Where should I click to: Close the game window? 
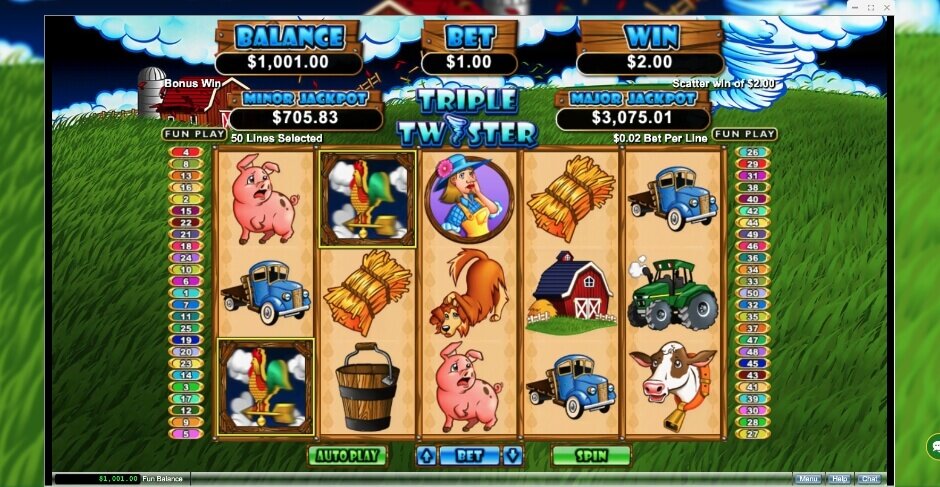coord(885,7)
